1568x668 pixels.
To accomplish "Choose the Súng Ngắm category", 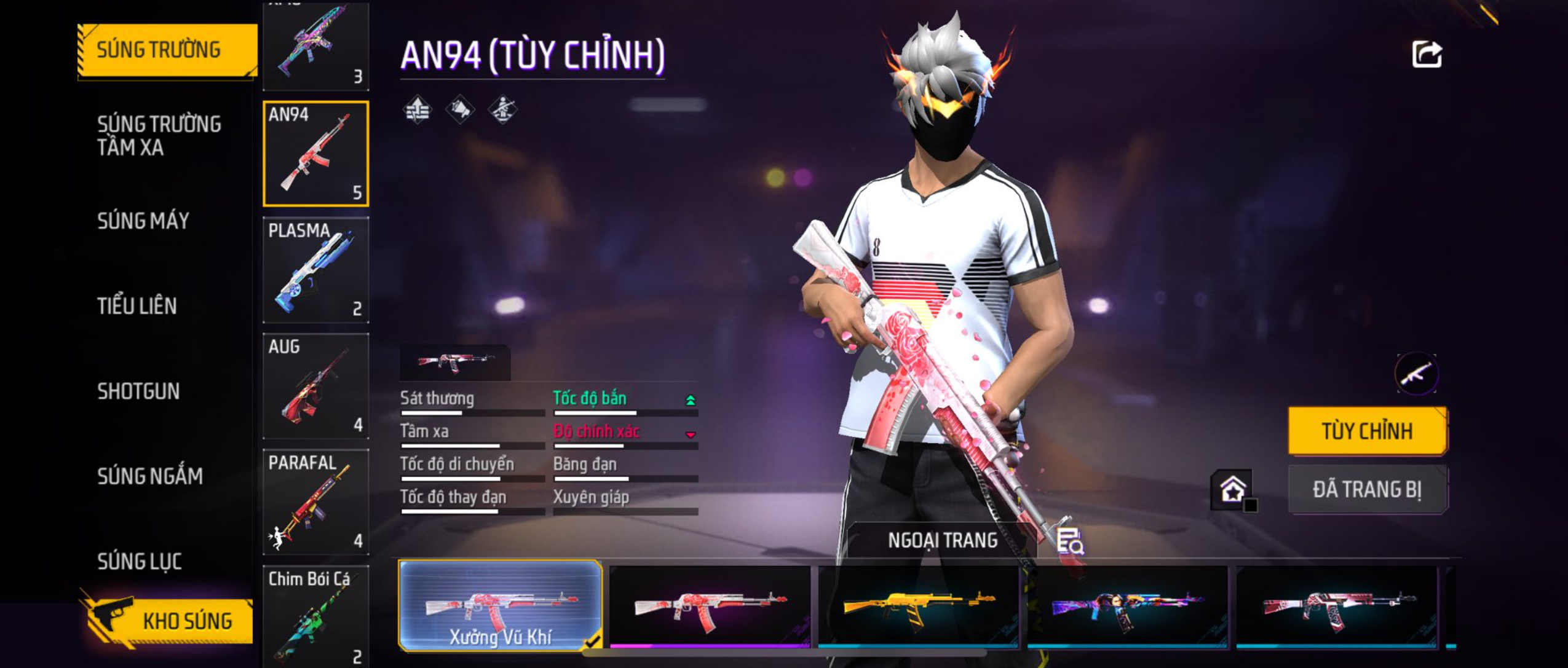I will pyautogui.click(x=149, y=476).
